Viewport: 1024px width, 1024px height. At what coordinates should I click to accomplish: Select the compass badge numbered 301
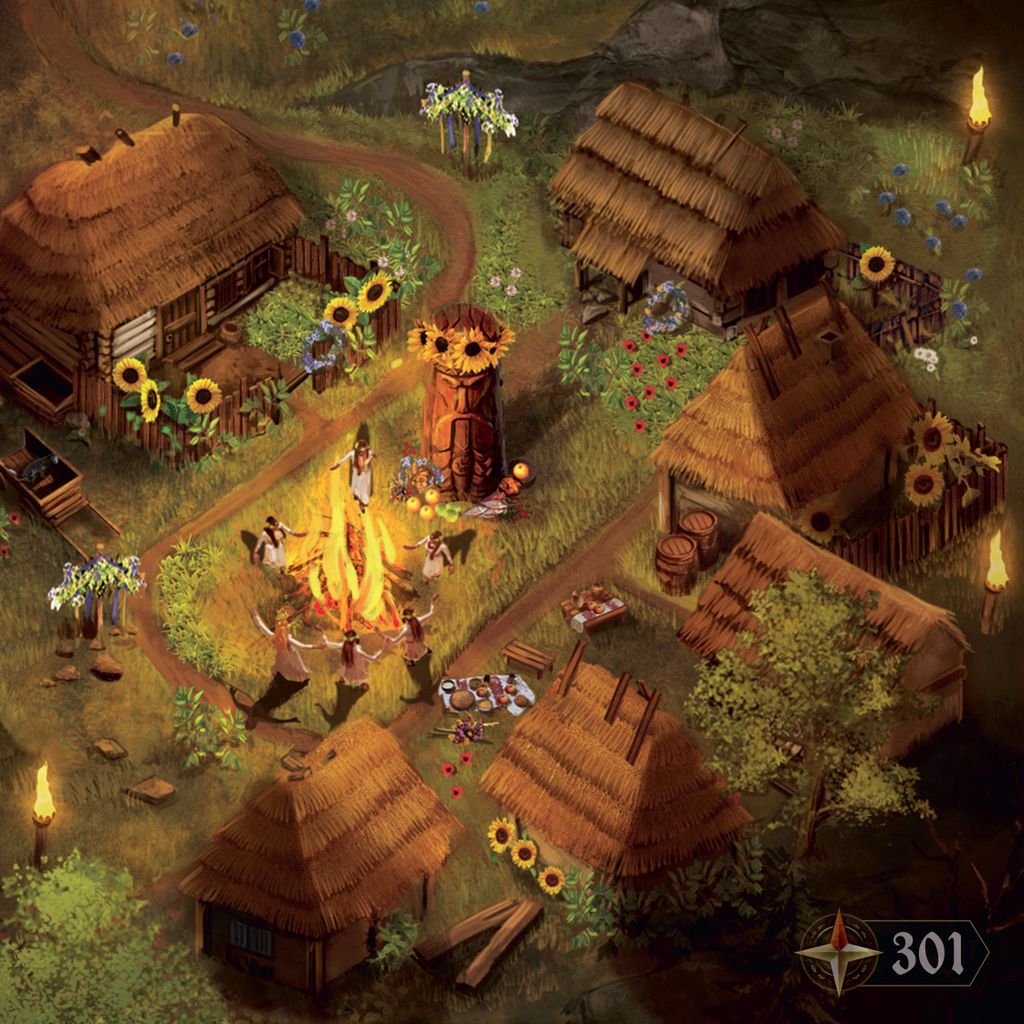(893, 951)
